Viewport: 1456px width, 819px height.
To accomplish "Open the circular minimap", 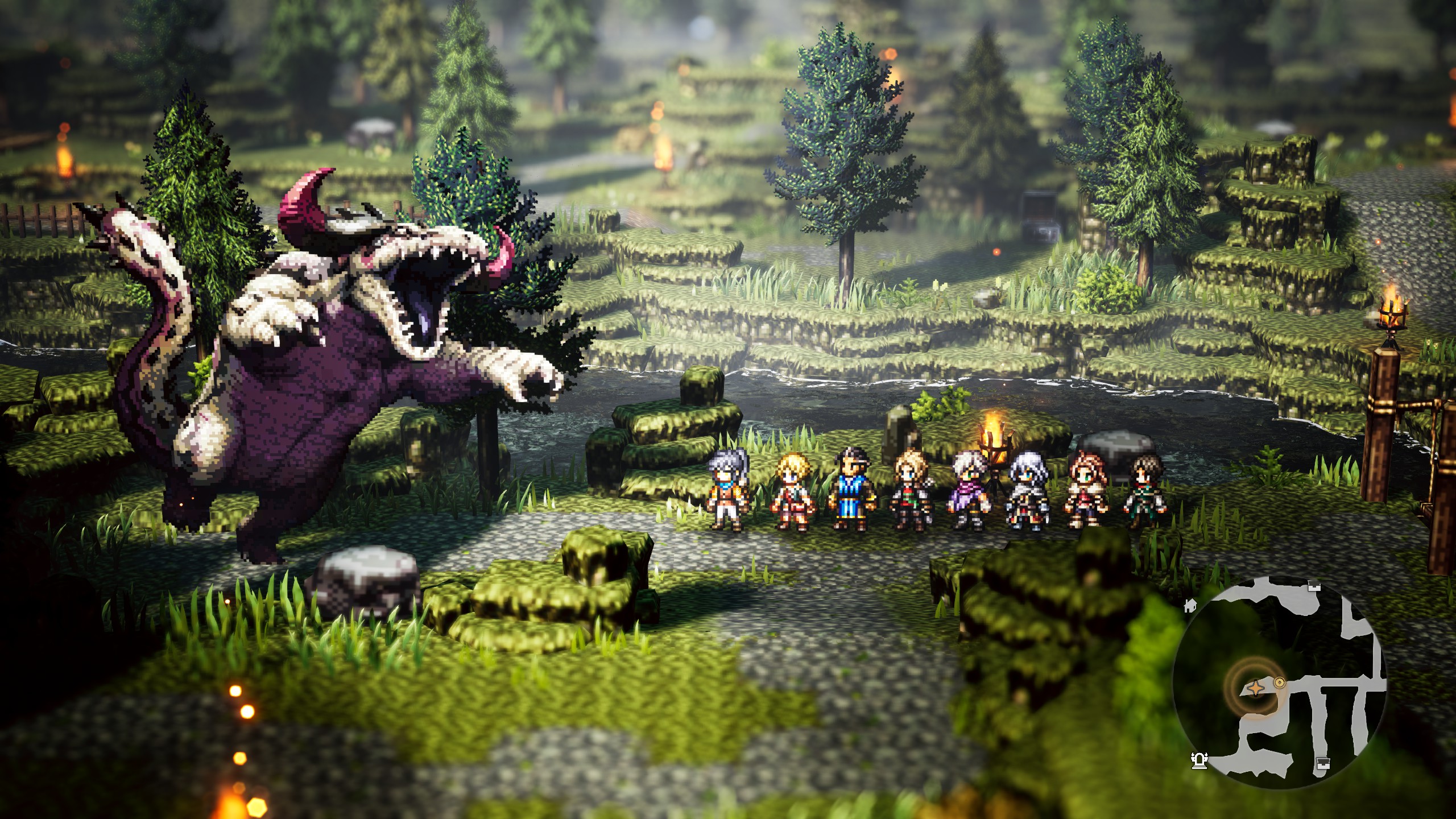I will 1279,681.
